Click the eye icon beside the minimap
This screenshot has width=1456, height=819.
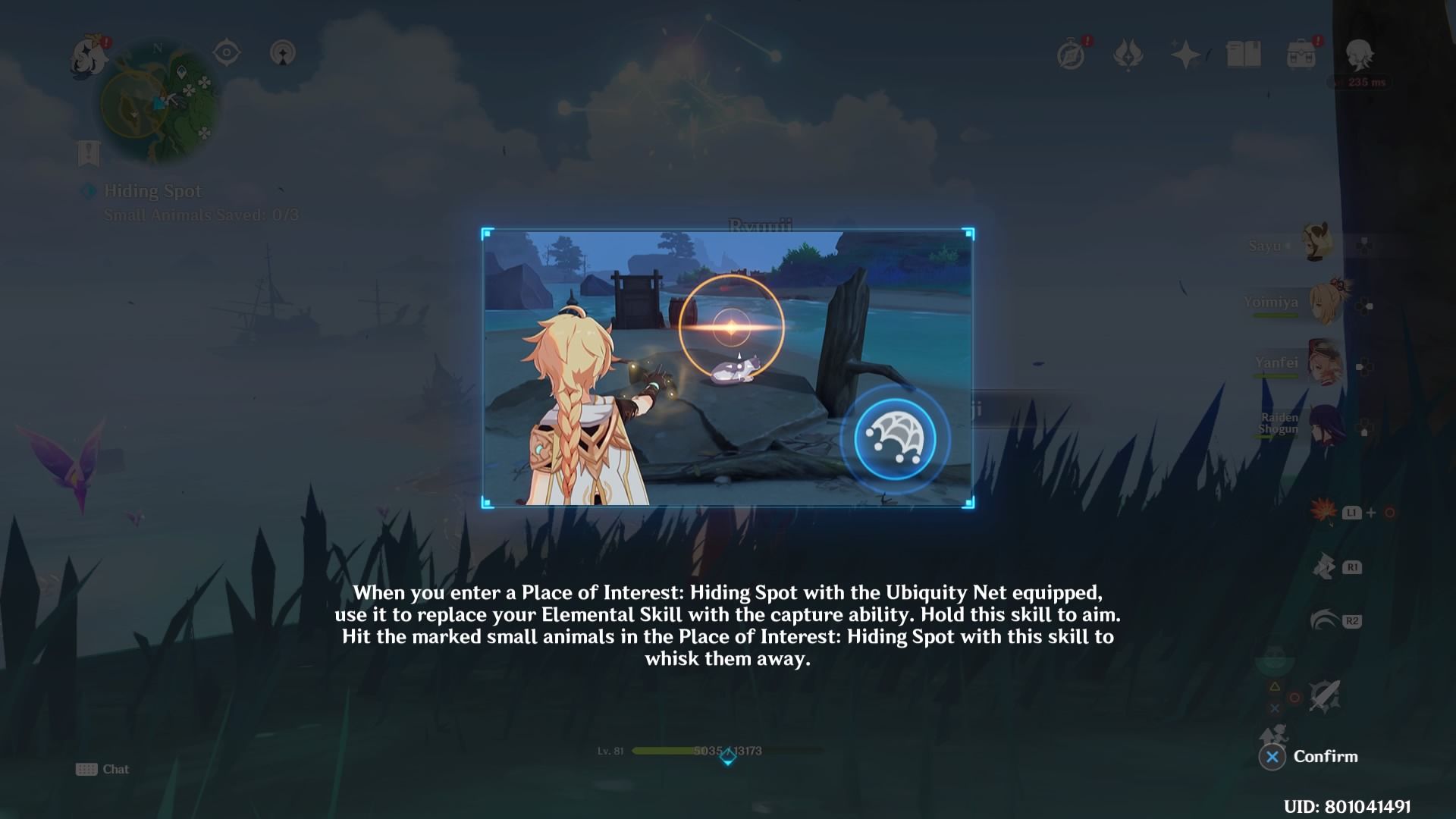[226, 53]
